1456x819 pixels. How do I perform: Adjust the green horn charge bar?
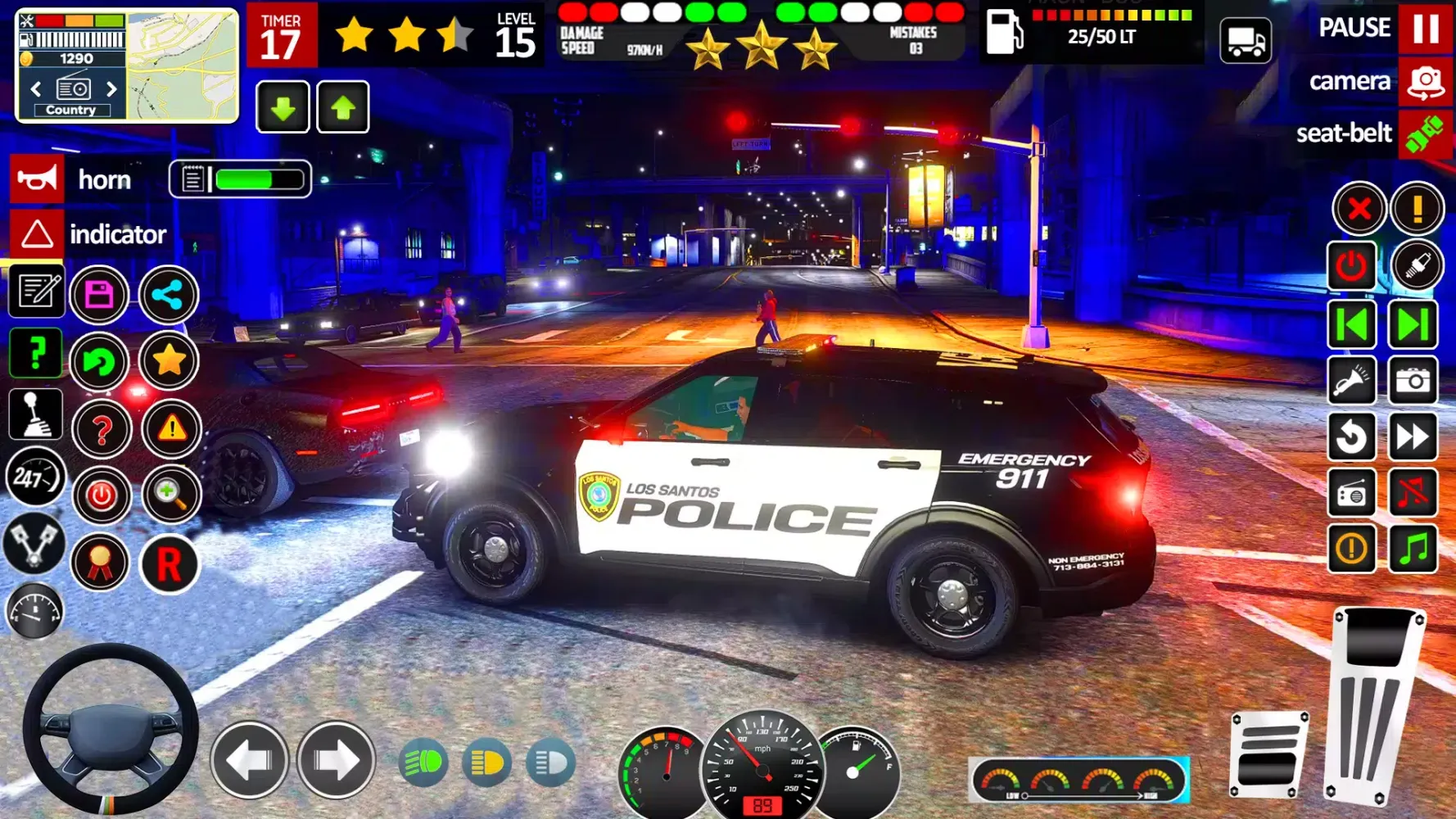(258, 179)
